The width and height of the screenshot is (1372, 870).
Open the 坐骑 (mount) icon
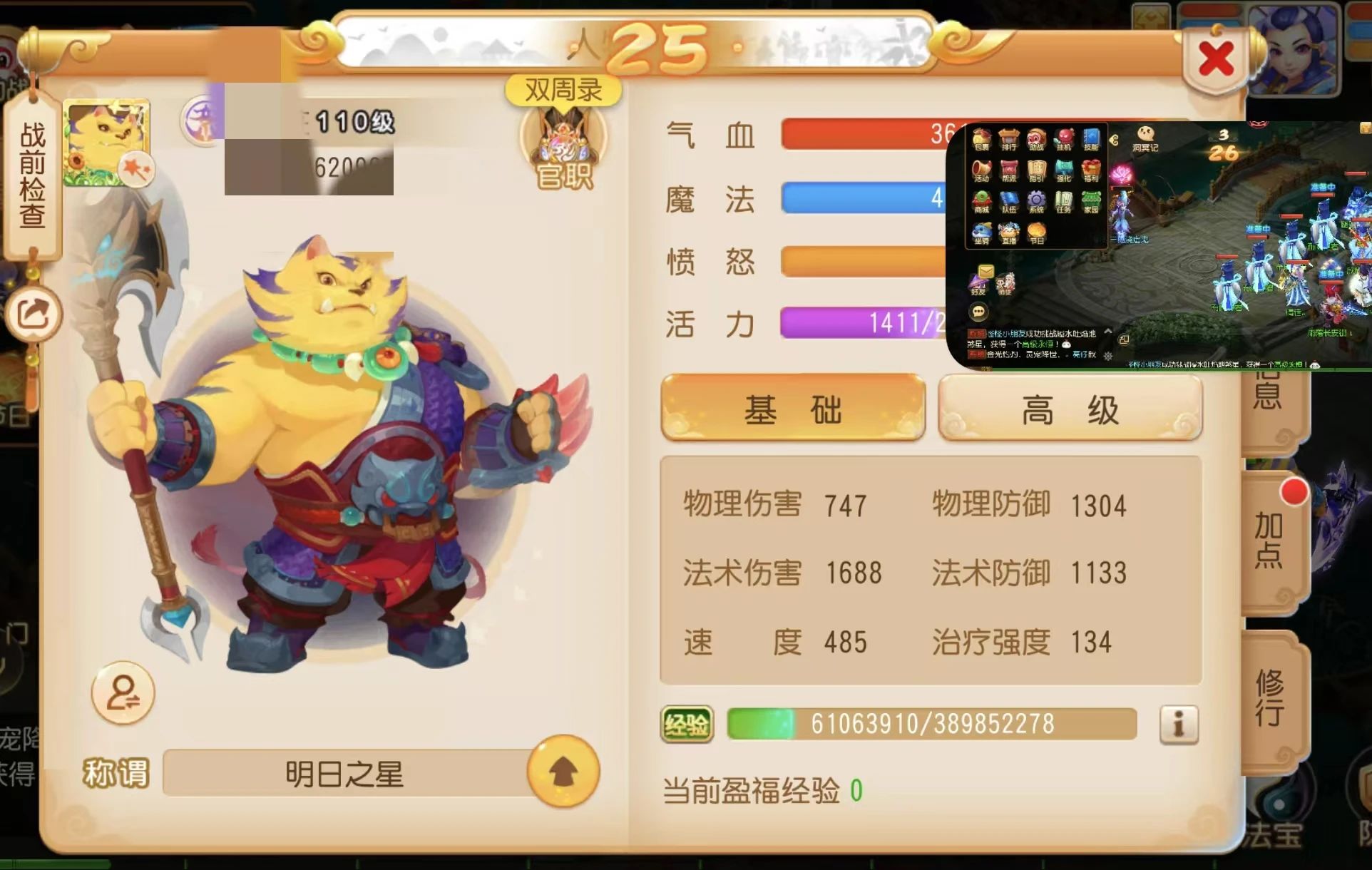pyautogui.click(x=982, y=232)
